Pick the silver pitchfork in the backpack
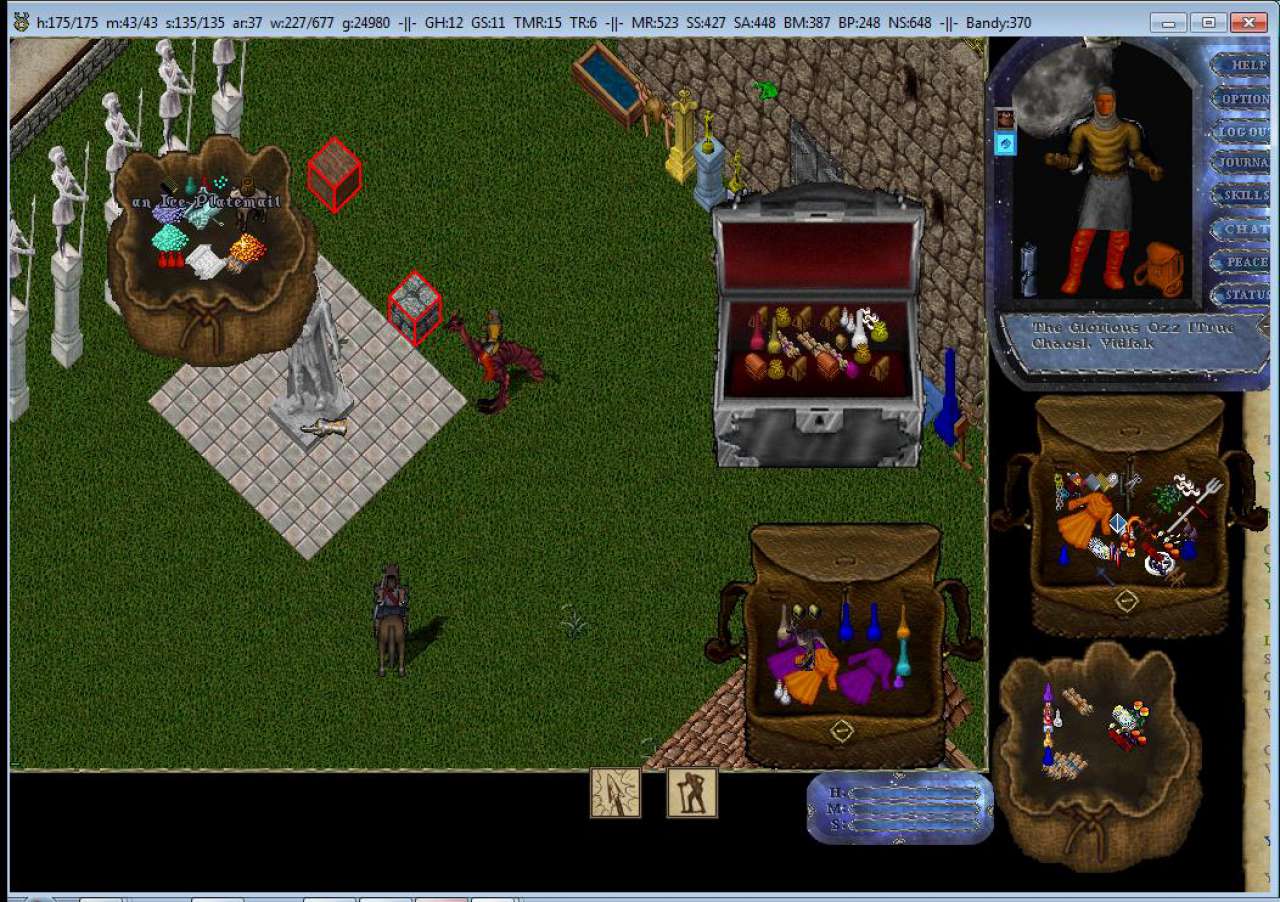 (1202, 498)
